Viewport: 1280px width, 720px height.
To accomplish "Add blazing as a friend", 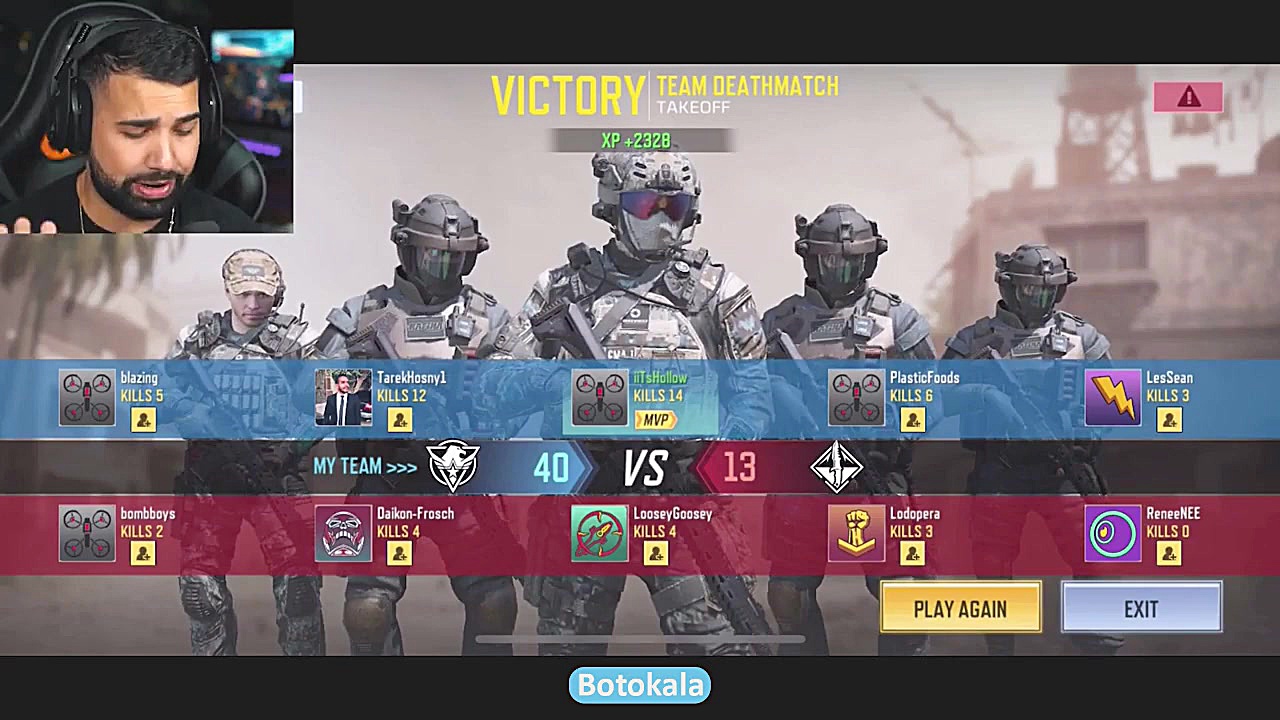I will [143, 419].
